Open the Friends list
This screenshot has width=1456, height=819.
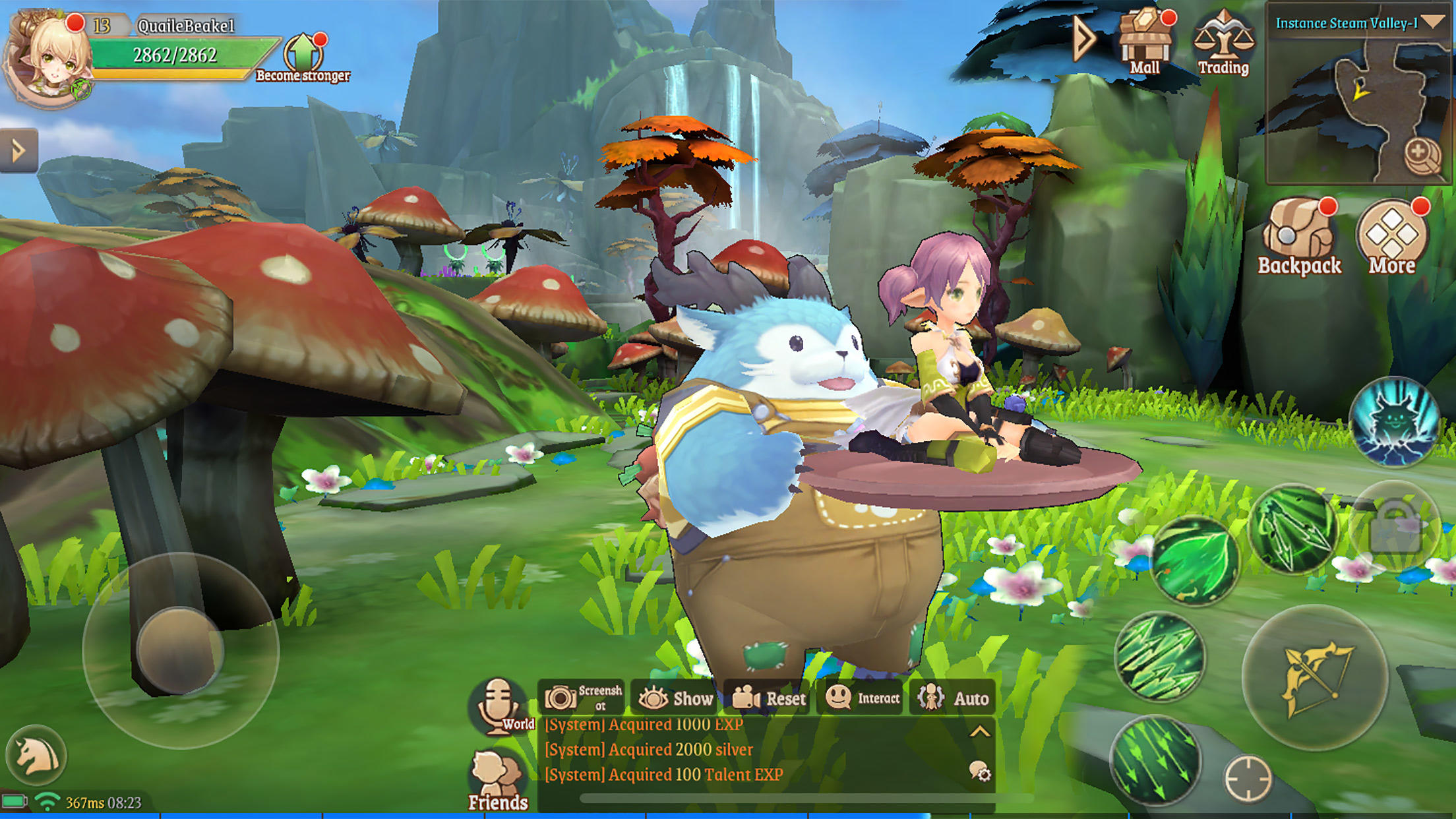pyautogui.click(x=498, y=781)
